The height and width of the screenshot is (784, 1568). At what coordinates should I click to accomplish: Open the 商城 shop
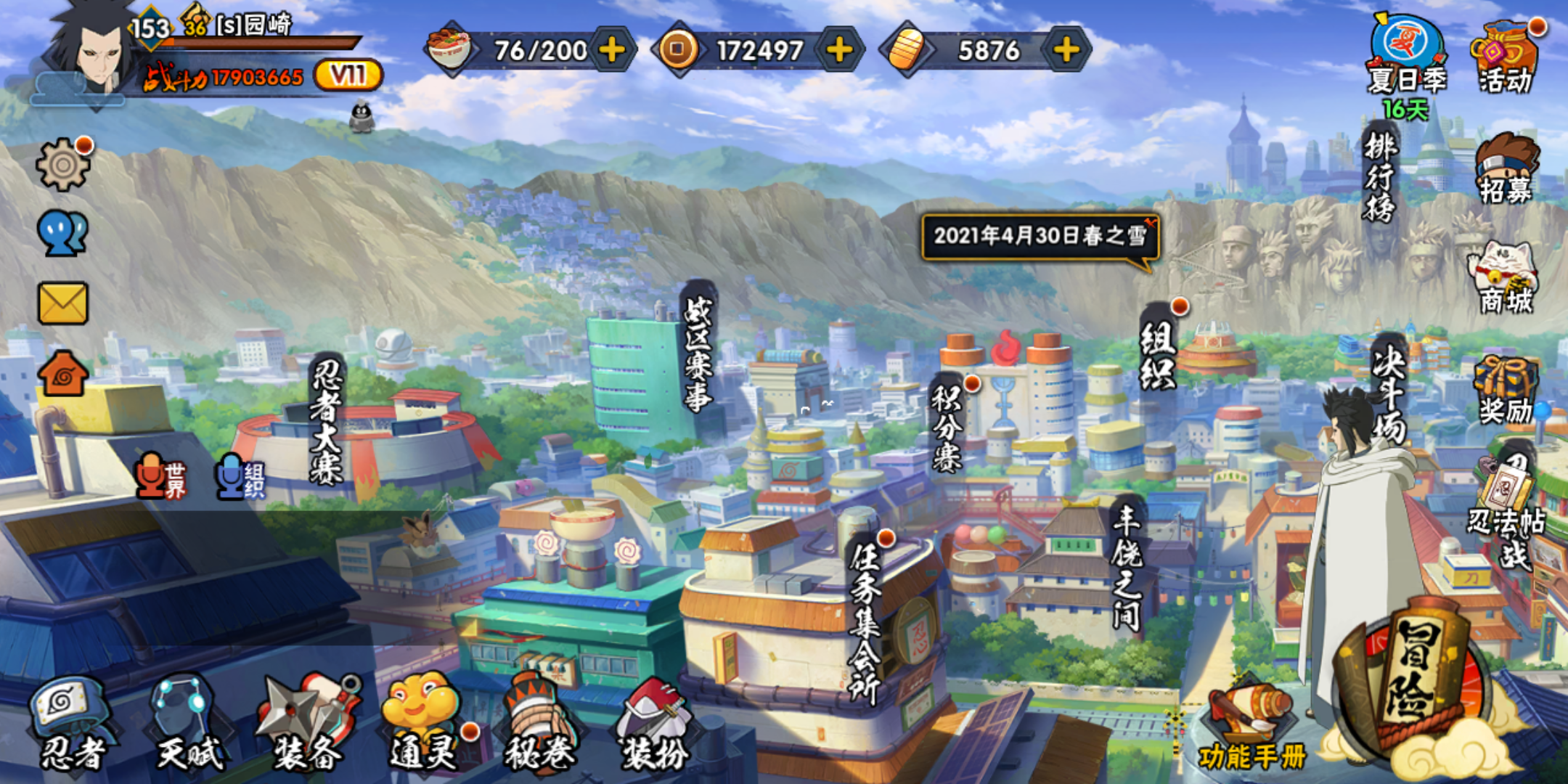pyautogui.click(x=1506, y=279)
